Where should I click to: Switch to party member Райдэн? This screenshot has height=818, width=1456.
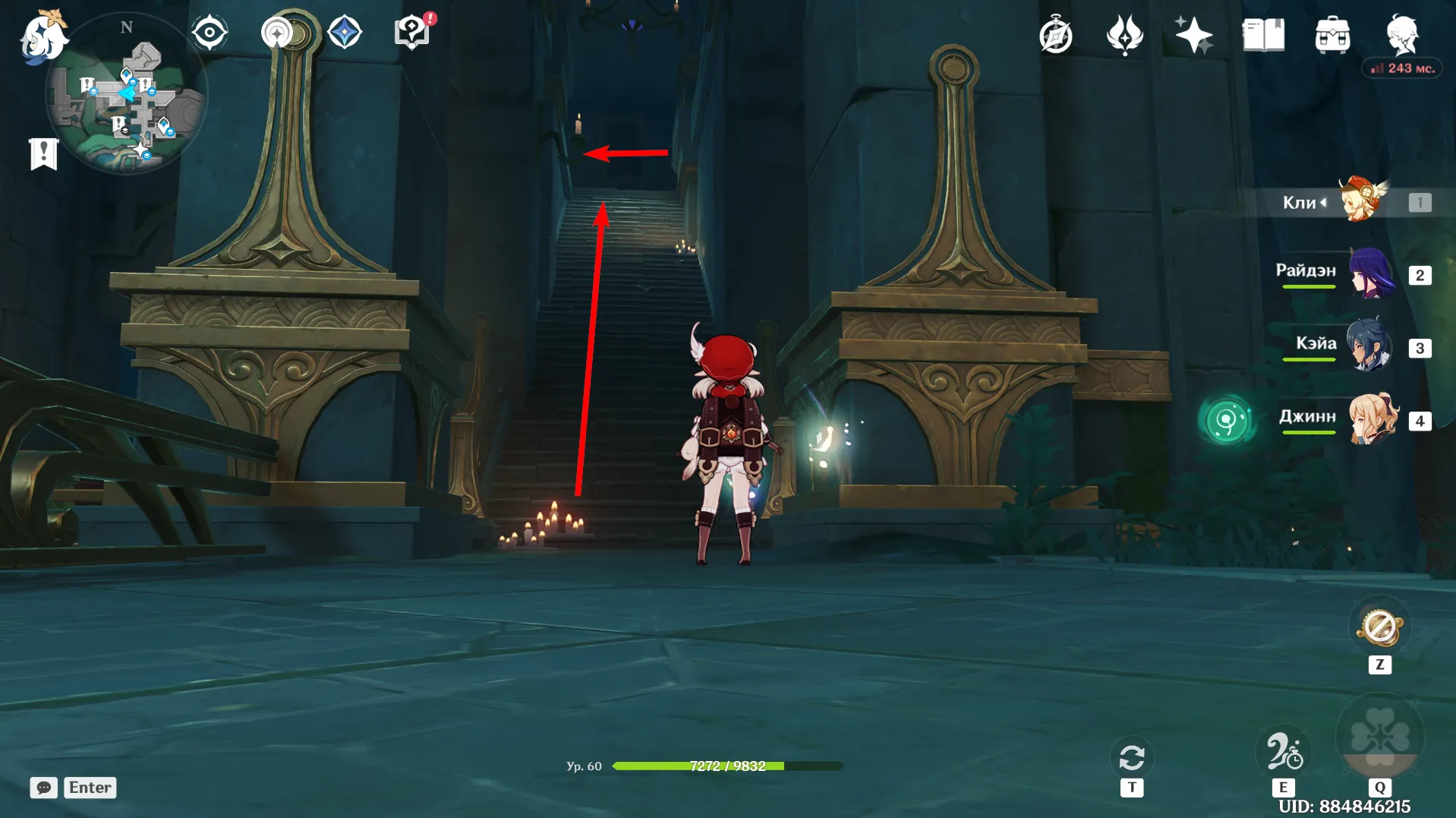pos(1371,273)
